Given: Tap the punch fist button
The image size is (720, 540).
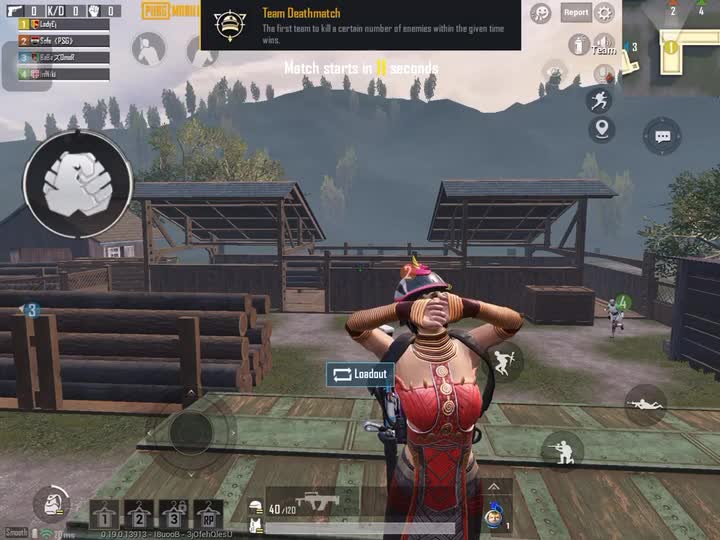Looking at the screenshot, I should coord(77,184).
